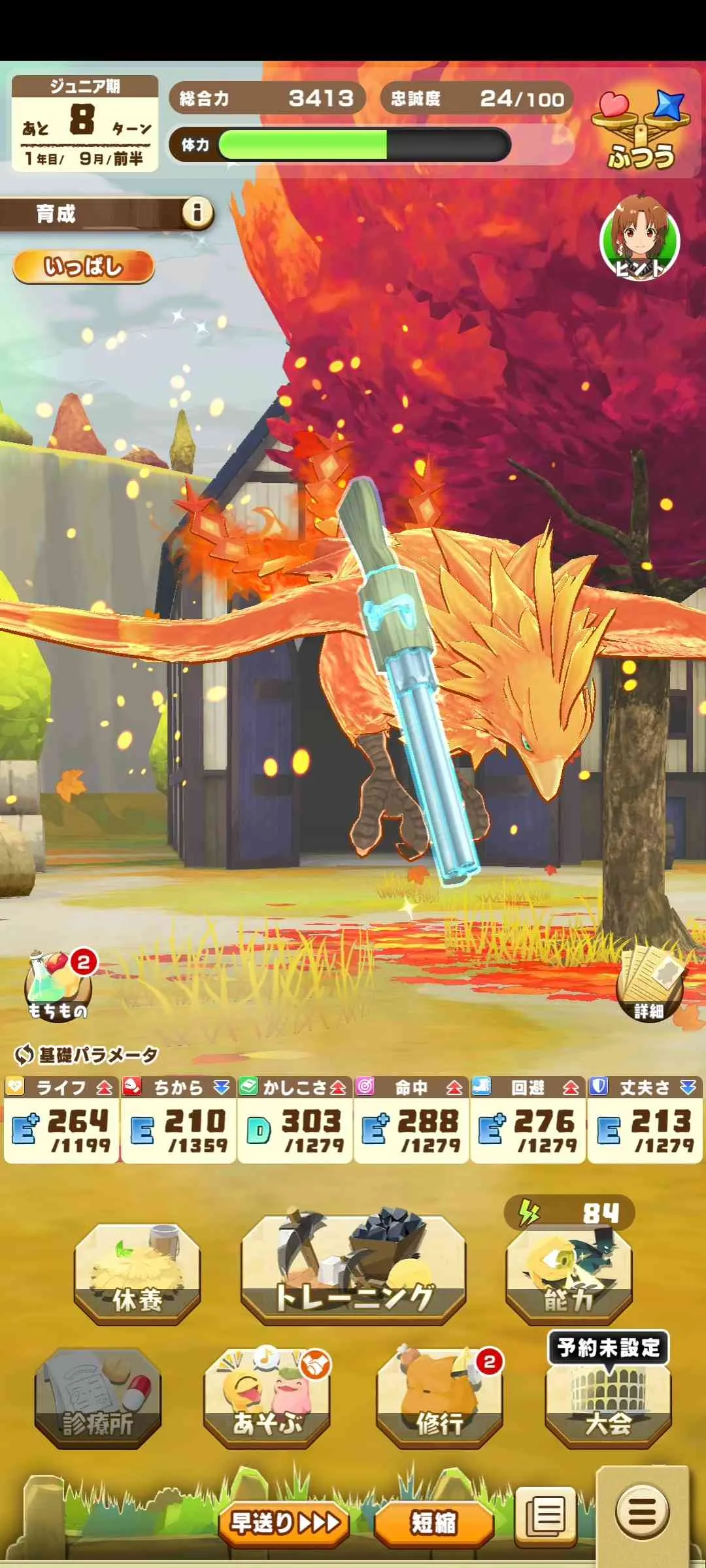Select the あそぶ play option
The width and height of the screenshot is (706, 1568).
tap(267, 1398)
